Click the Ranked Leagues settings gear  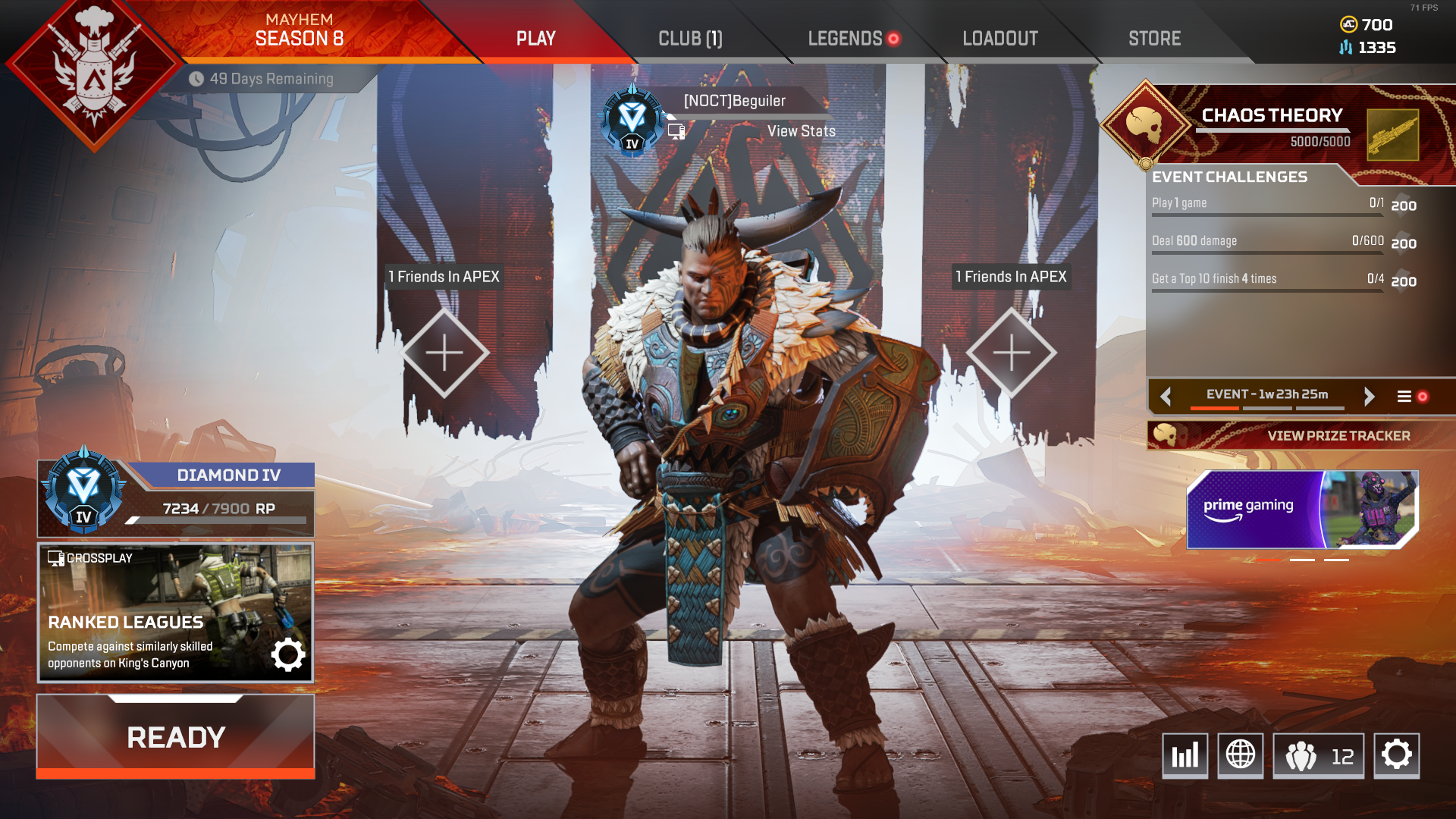287,655
